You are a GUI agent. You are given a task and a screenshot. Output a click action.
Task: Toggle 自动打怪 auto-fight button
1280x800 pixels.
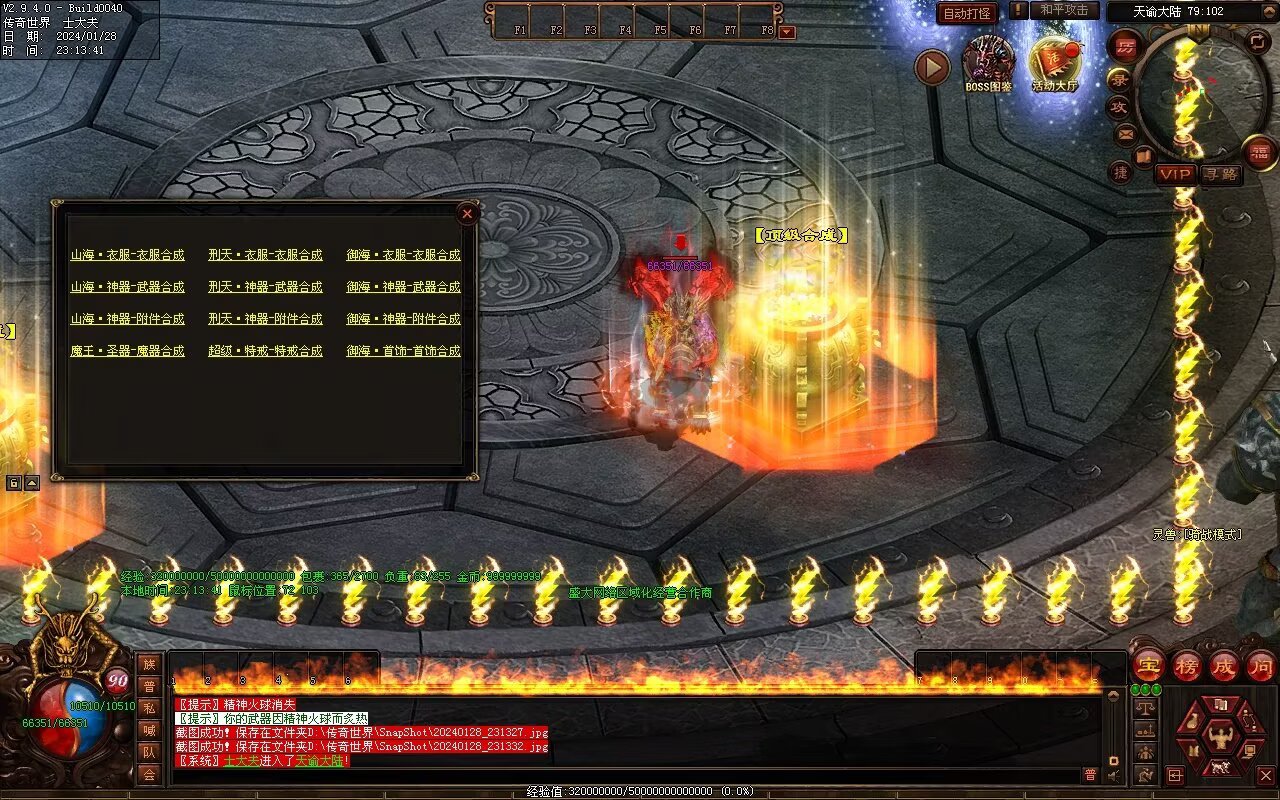pos(967,13)
